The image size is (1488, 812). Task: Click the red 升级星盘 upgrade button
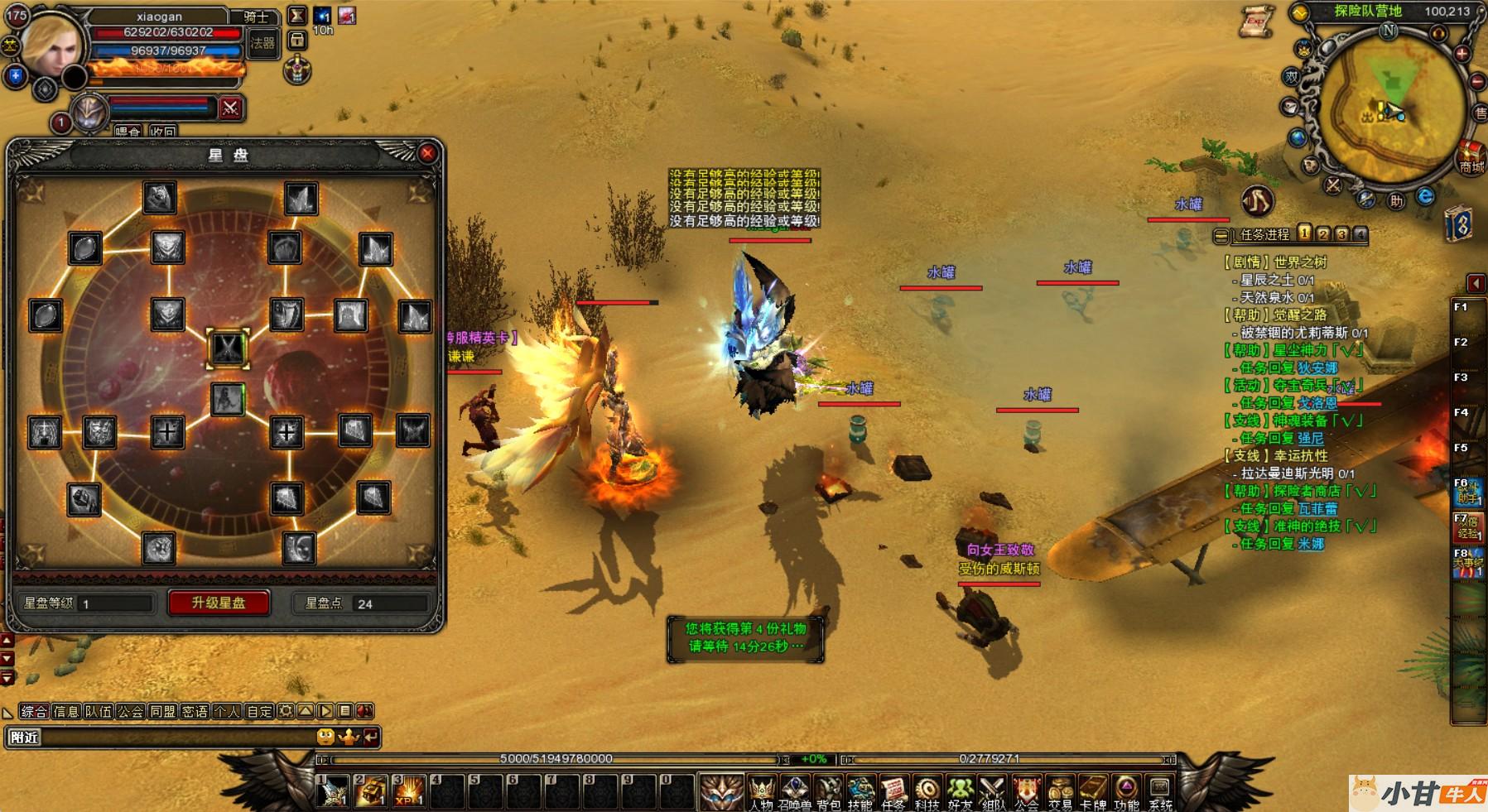point(219,603)
